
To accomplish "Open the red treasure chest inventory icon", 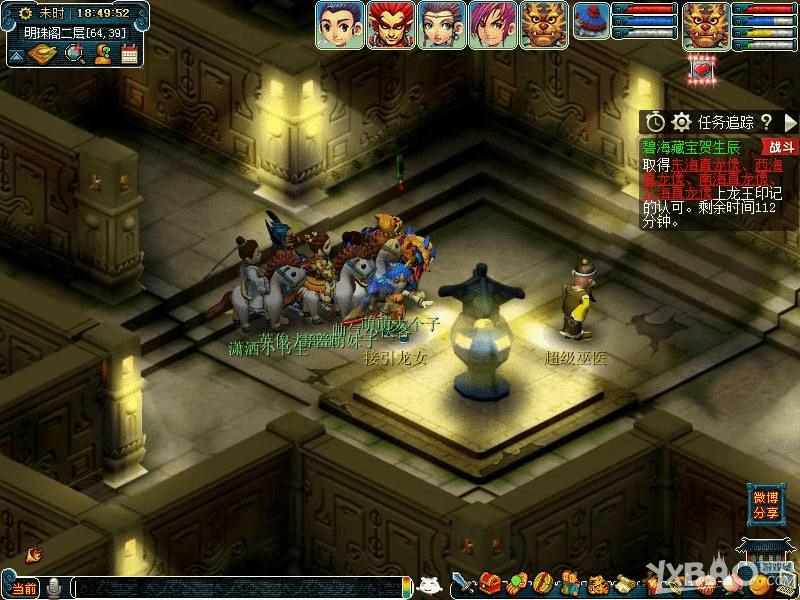I will [490, 582].
